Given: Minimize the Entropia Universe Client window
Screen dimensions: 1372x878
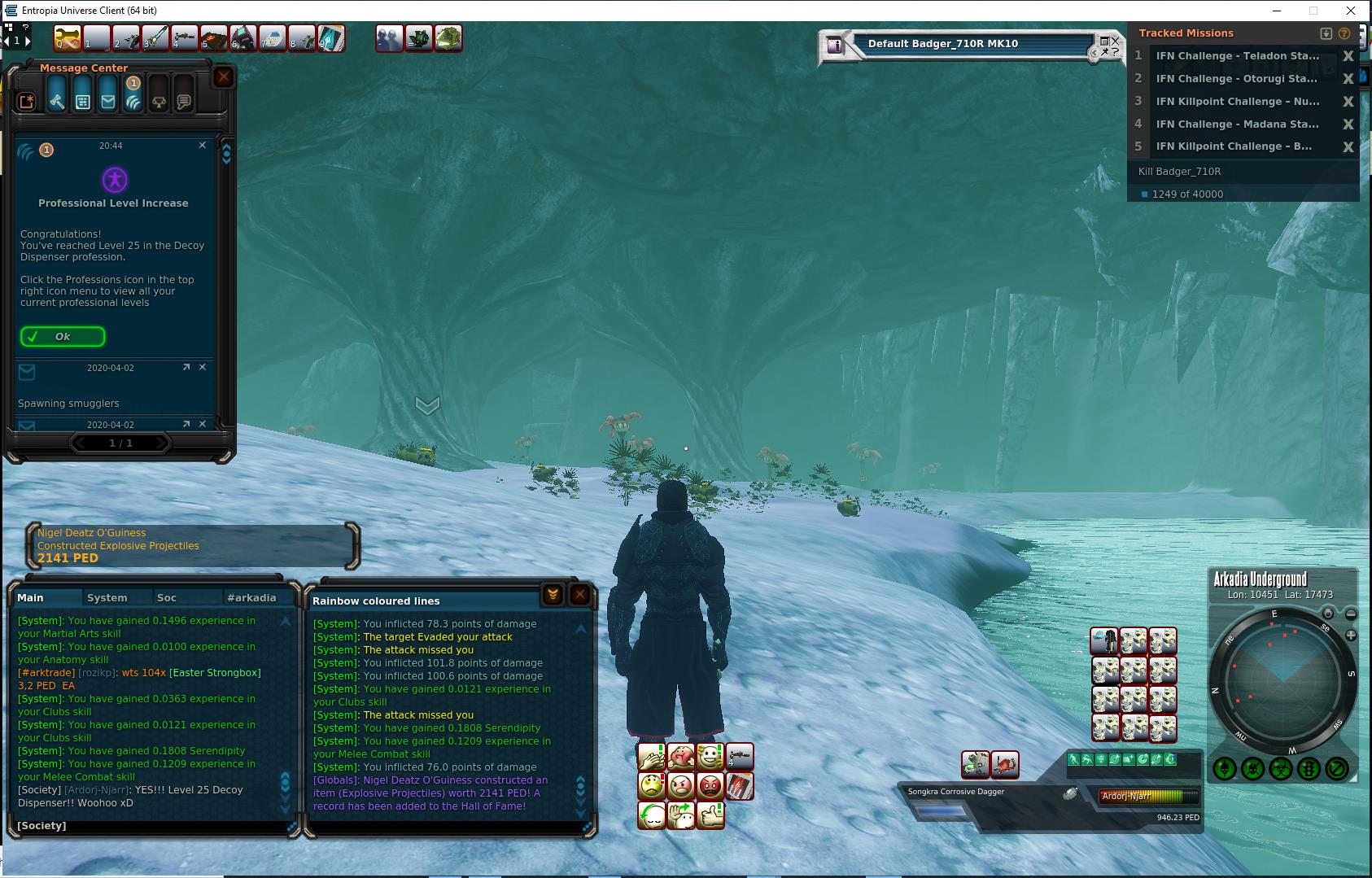Looking at the screenshot, I should pyautogui.click(x=1276, y=11).
